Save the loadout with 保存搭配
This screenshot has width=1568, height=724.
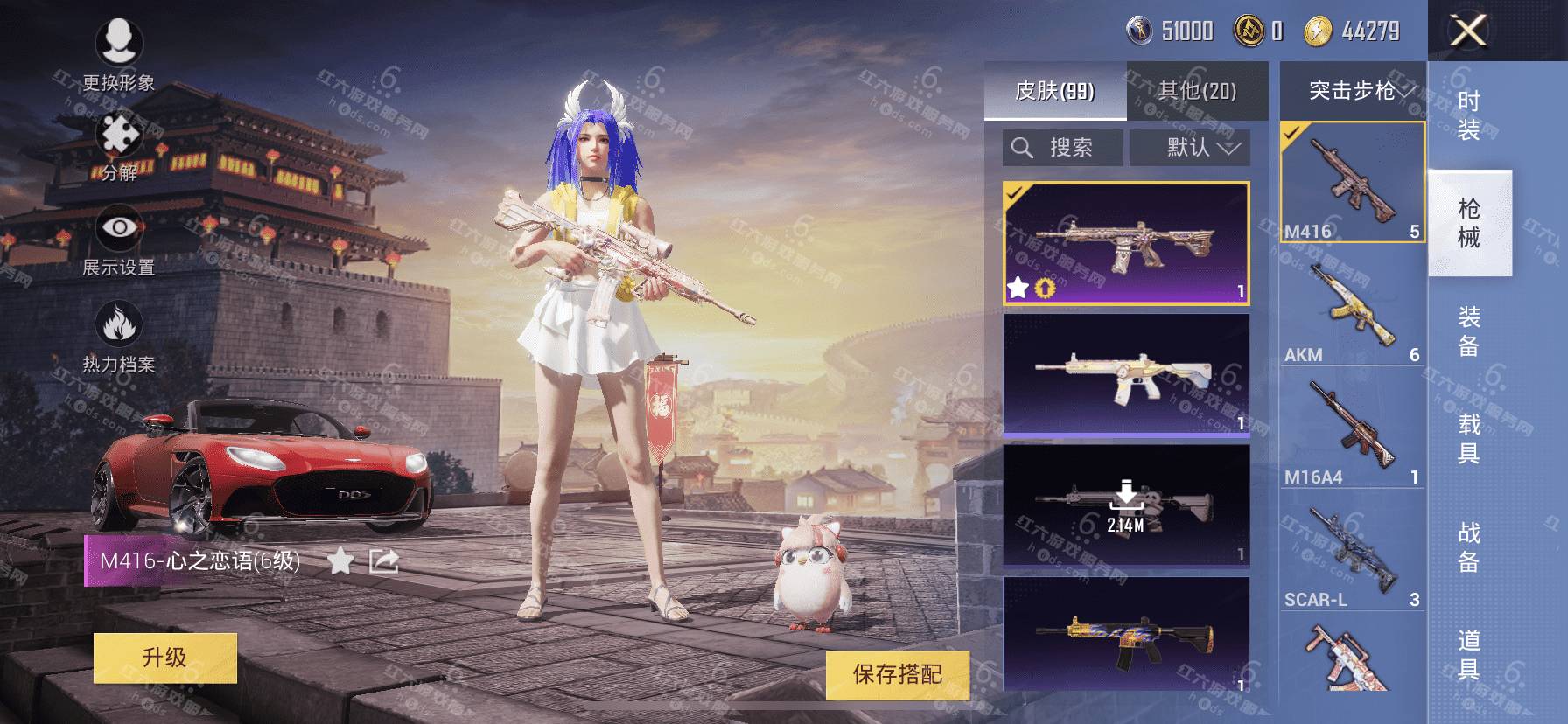pyautogui.click(x=897, y=674)
